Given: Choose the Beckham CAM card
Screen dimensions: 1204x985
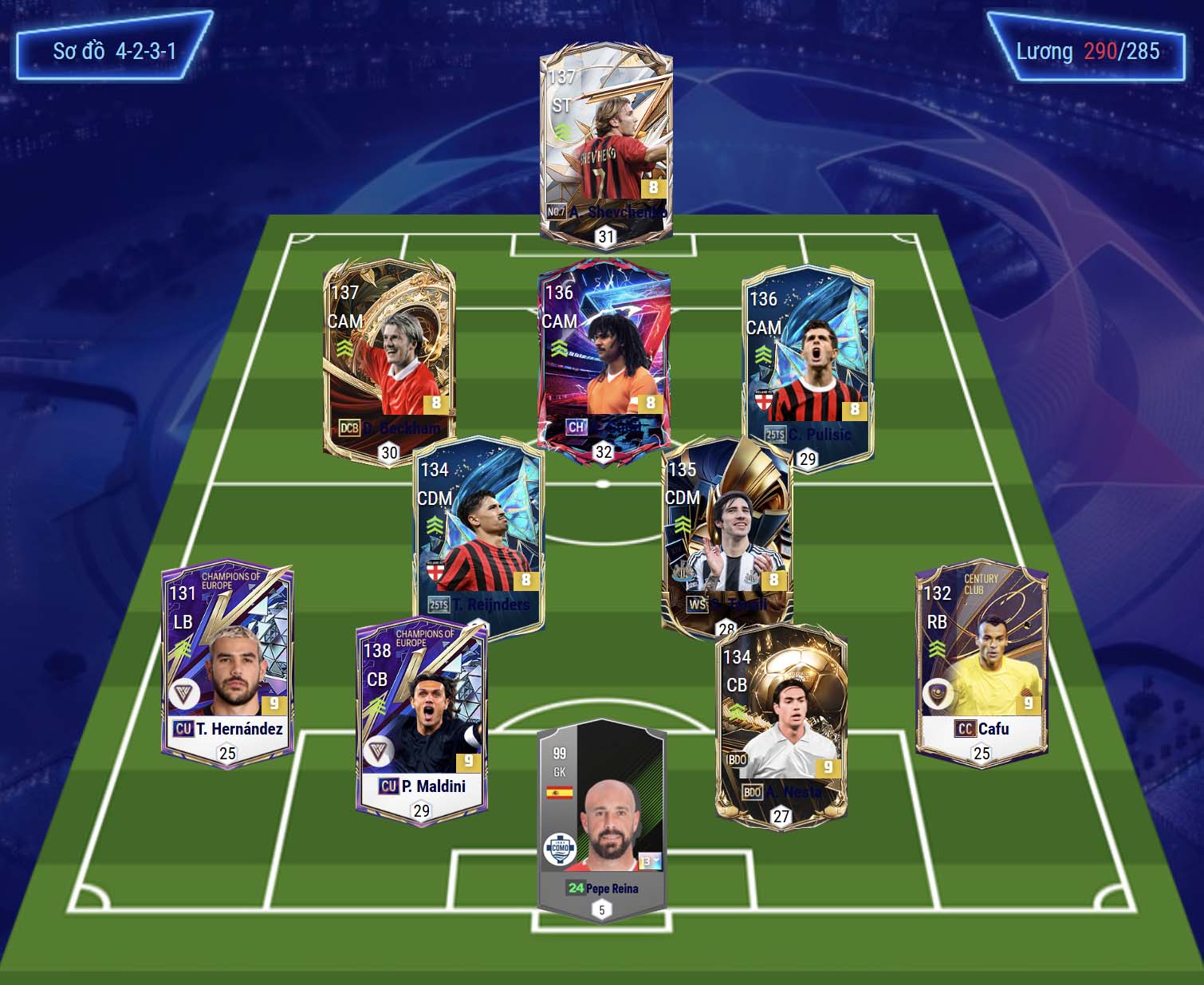Looking at the screenshot, I should click(389, 359).
